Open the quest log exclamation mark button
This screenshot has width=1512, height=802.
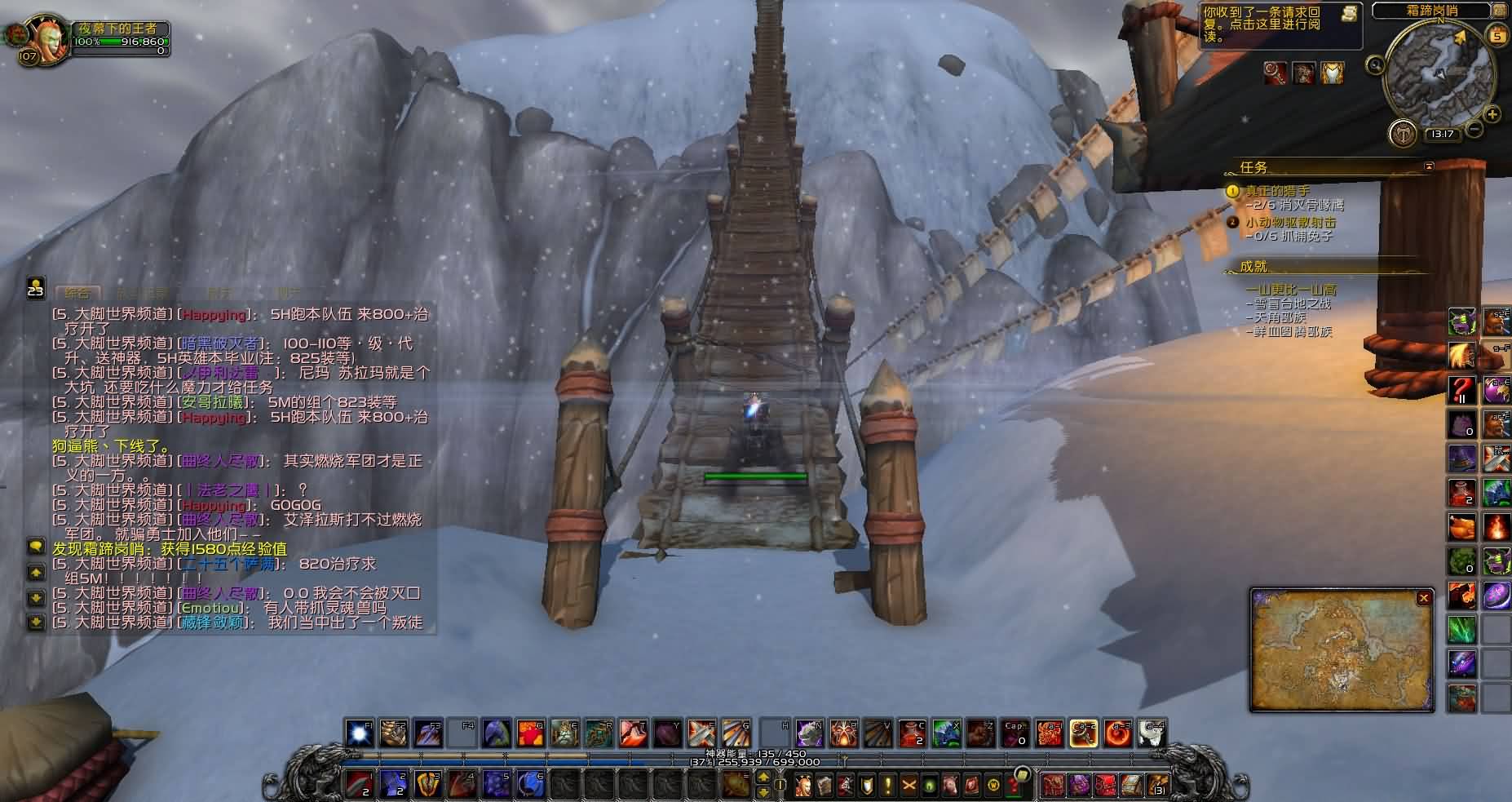coord(887,785)
